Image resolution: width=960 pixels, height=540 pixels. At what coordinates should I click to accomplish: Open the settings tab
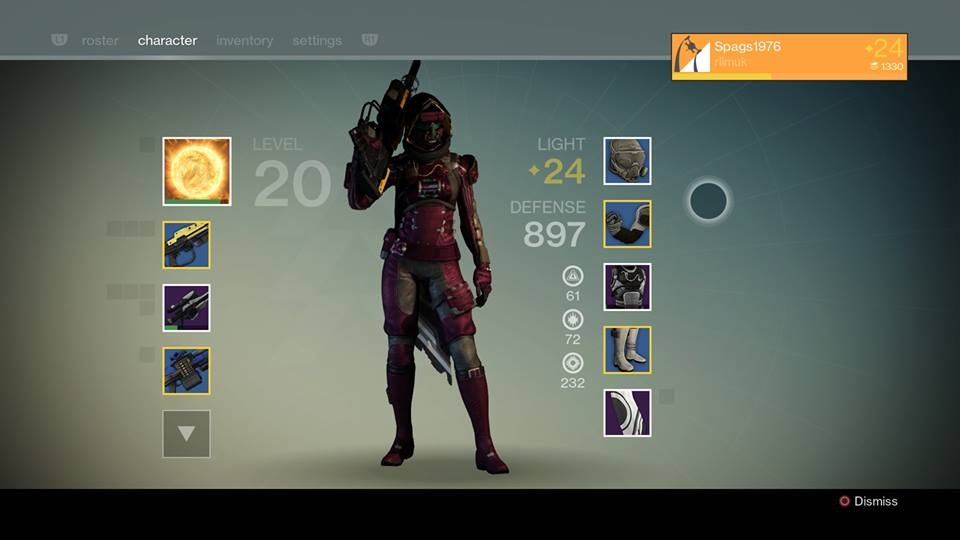(x=317, y=41)
